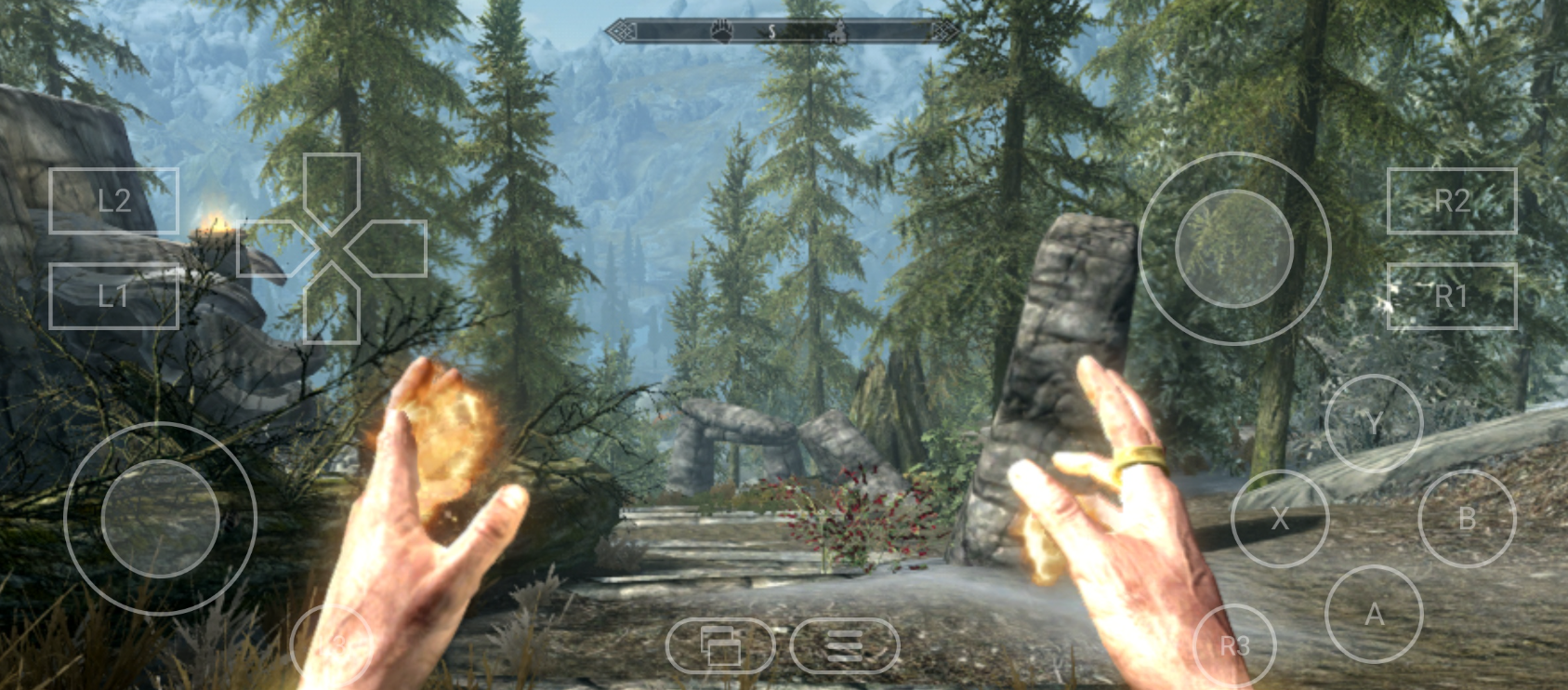Tap the D-pad right arrow
Image resolution: width=1568 pixels, height=690 pixels.
(x=392, y=248)
